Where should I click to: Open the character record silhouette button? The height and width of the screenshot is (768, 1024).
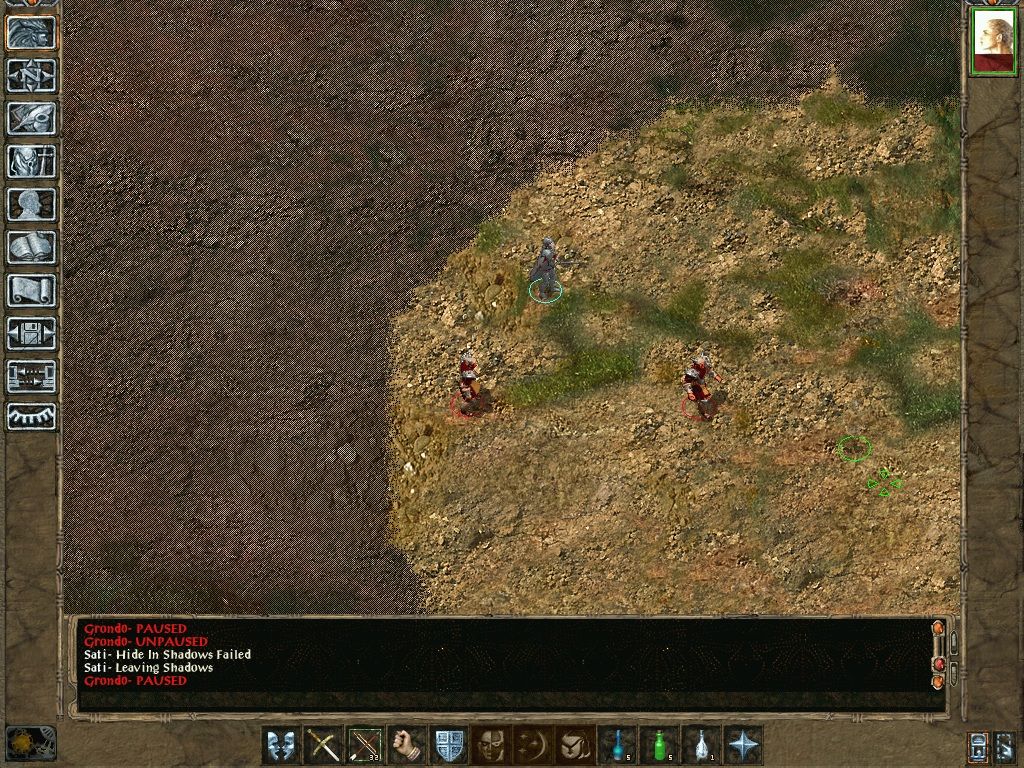pos(31,204)
